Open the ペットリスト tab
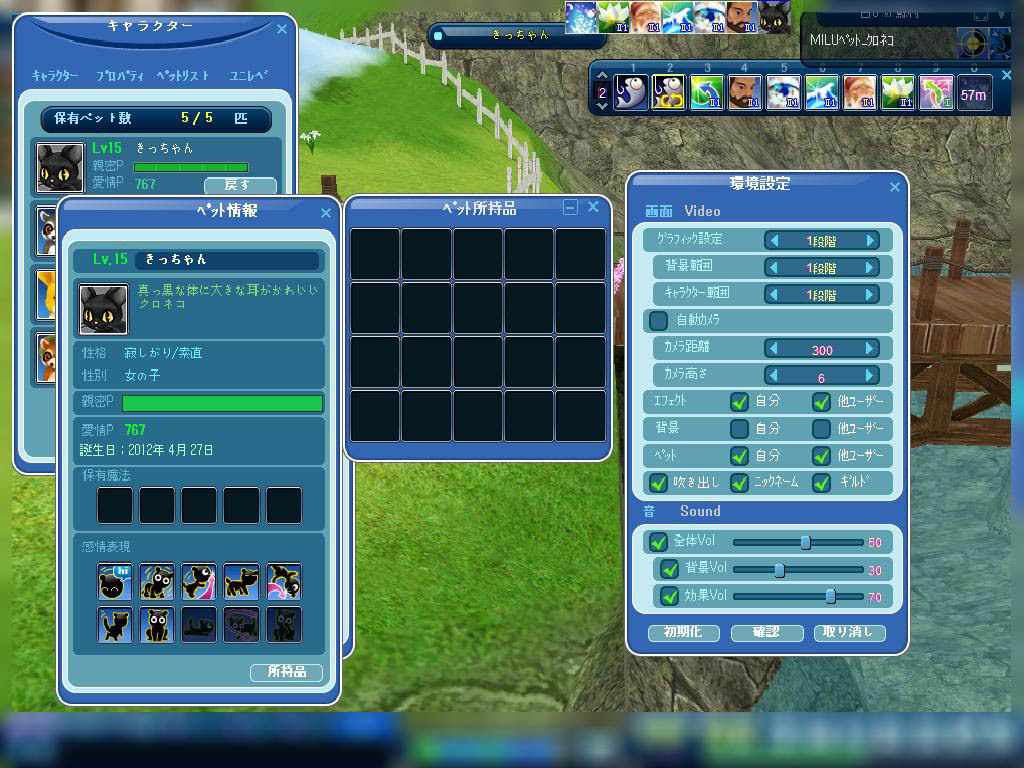This screenshot has height=768, width=1024. [x=184, y=76]
